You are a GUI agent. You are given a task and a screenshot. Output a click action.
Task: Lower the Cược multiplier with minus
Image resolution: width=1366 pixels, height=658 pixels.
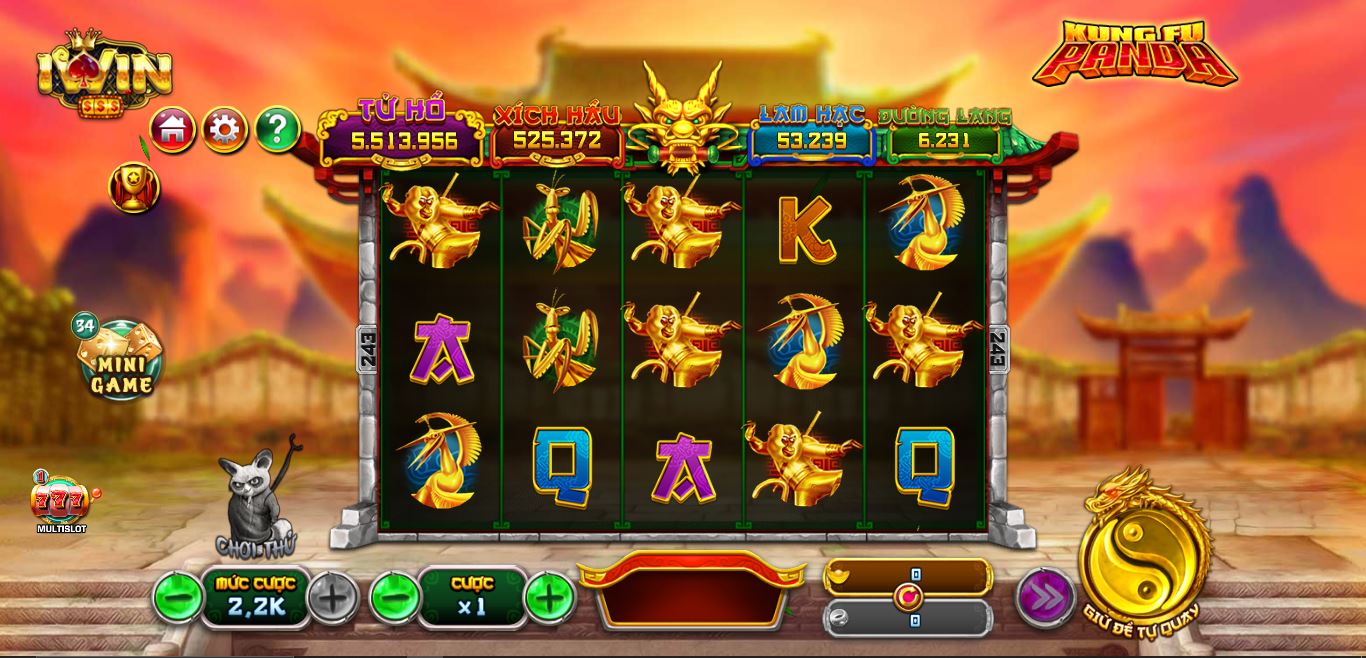click(x=394, y=598)
